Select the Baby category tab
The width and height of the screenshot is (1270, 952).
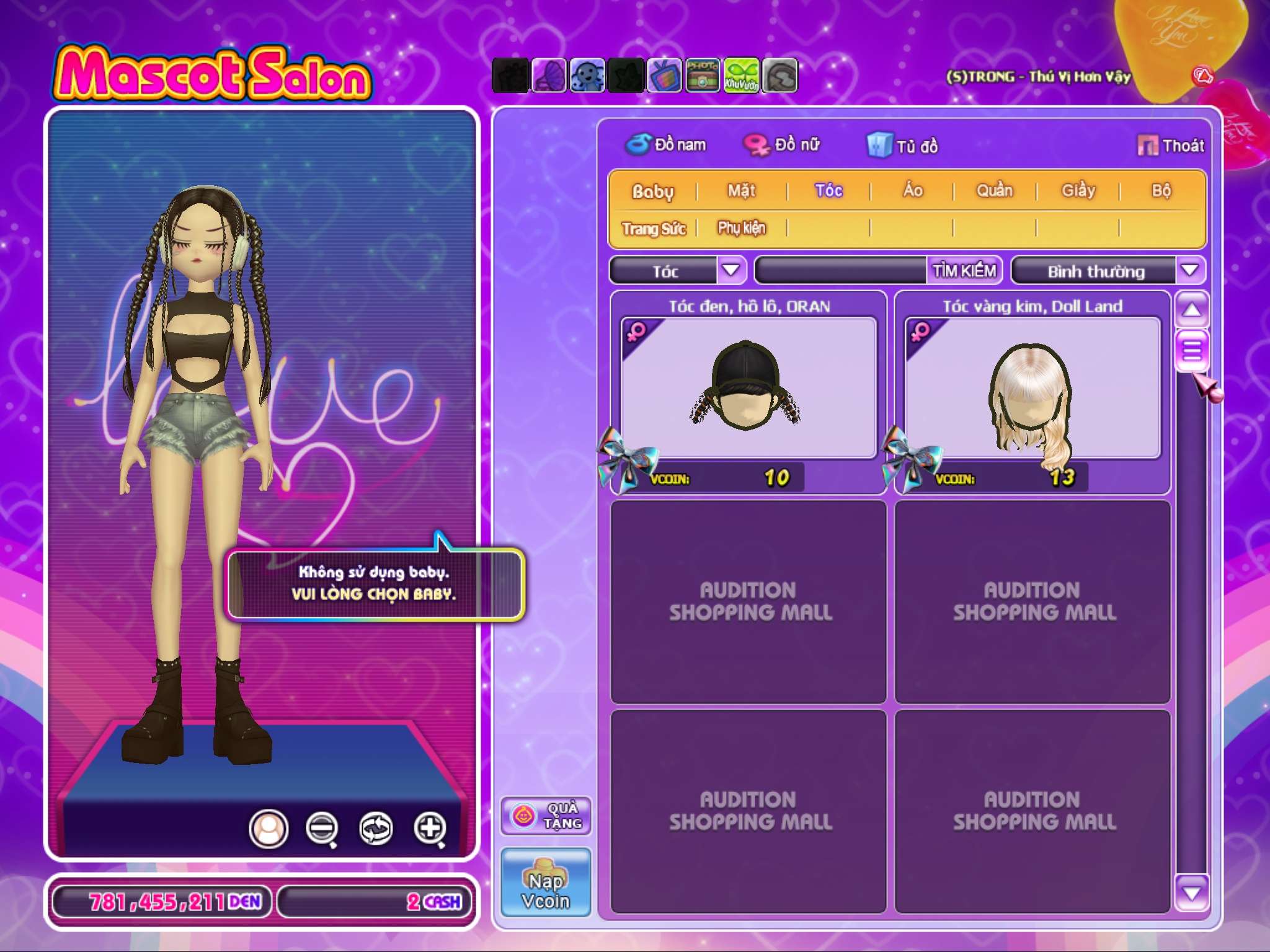[x=652, y=191]
